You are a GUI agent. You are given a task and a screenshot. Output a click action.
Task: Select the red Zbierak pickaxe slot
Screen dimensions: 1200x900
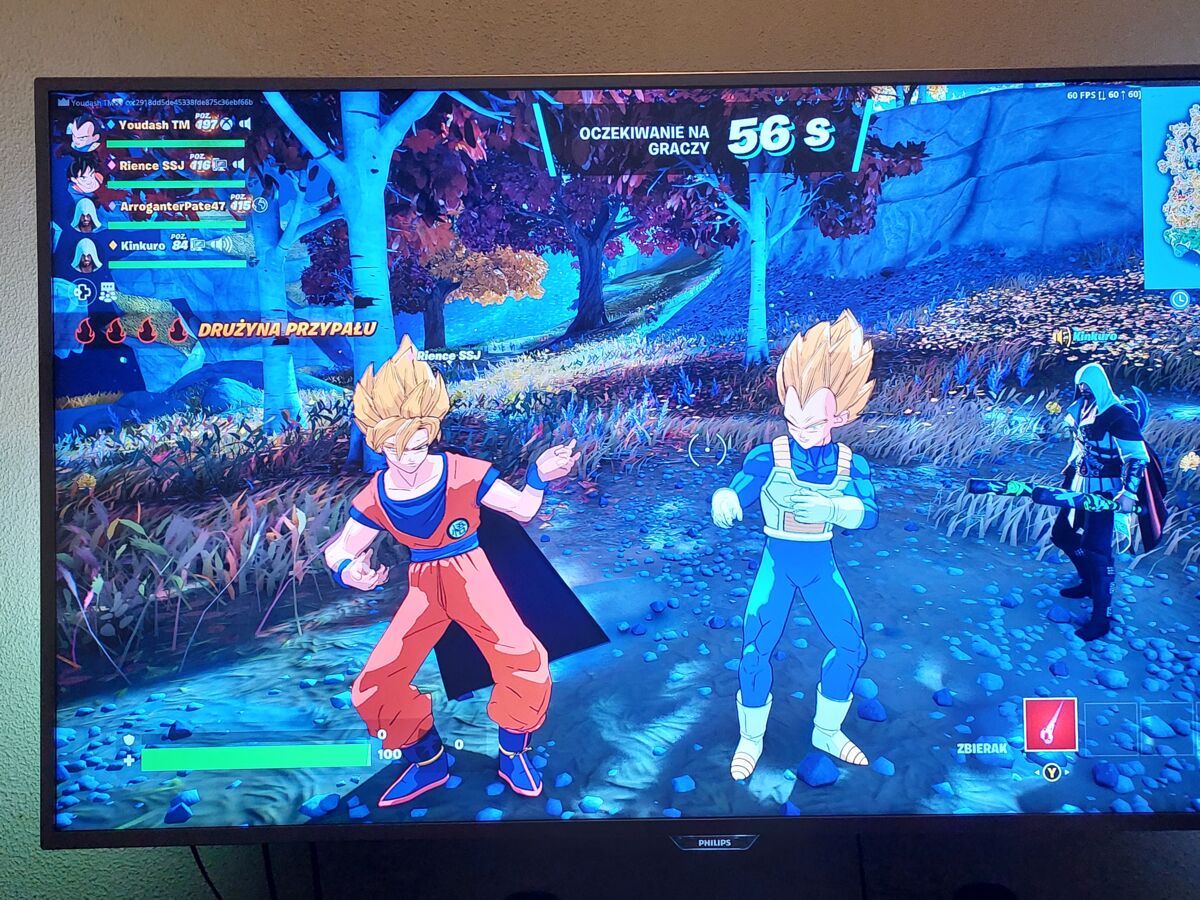(1049, 724)
